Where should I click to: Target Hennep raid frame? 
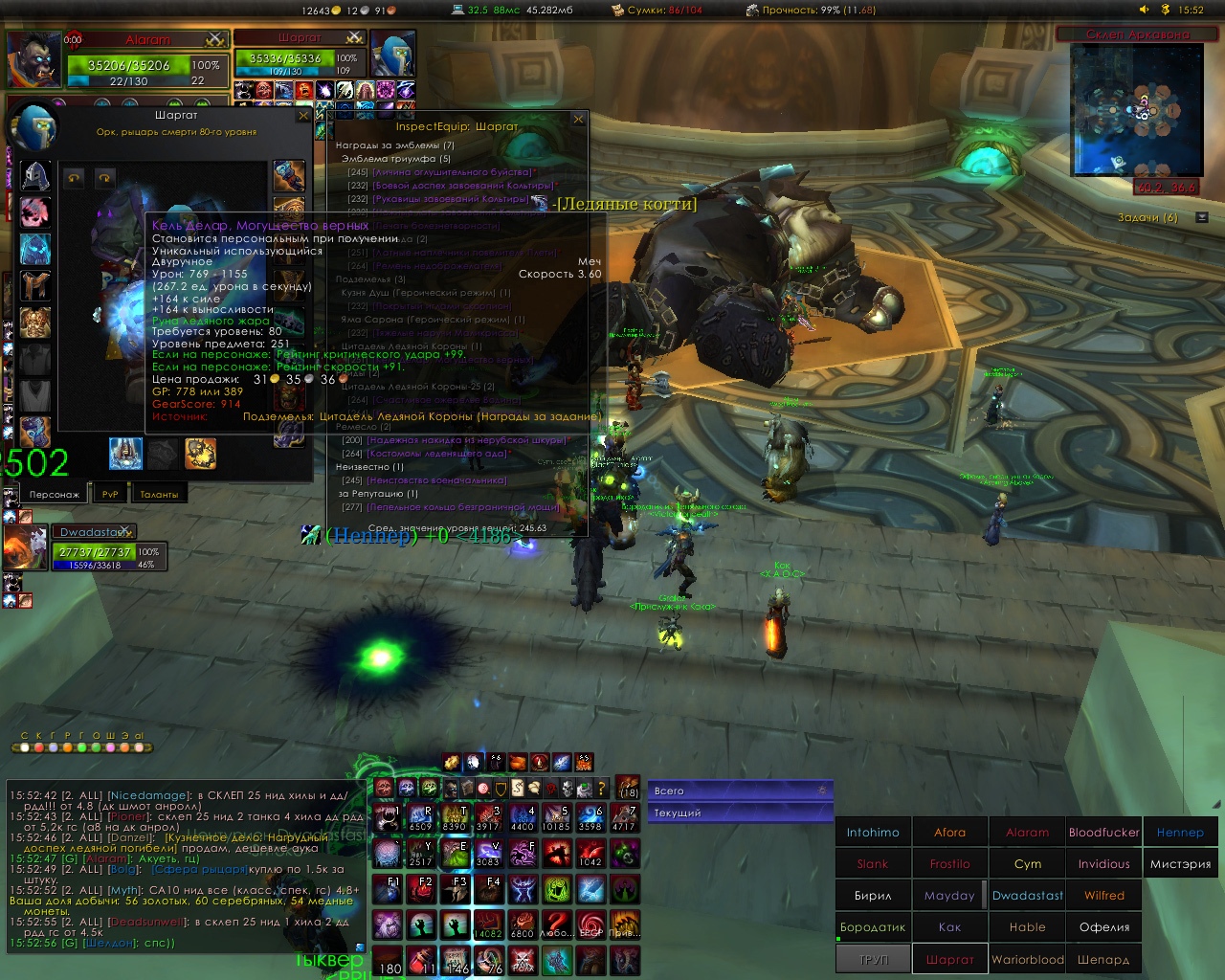point(1180,833)
